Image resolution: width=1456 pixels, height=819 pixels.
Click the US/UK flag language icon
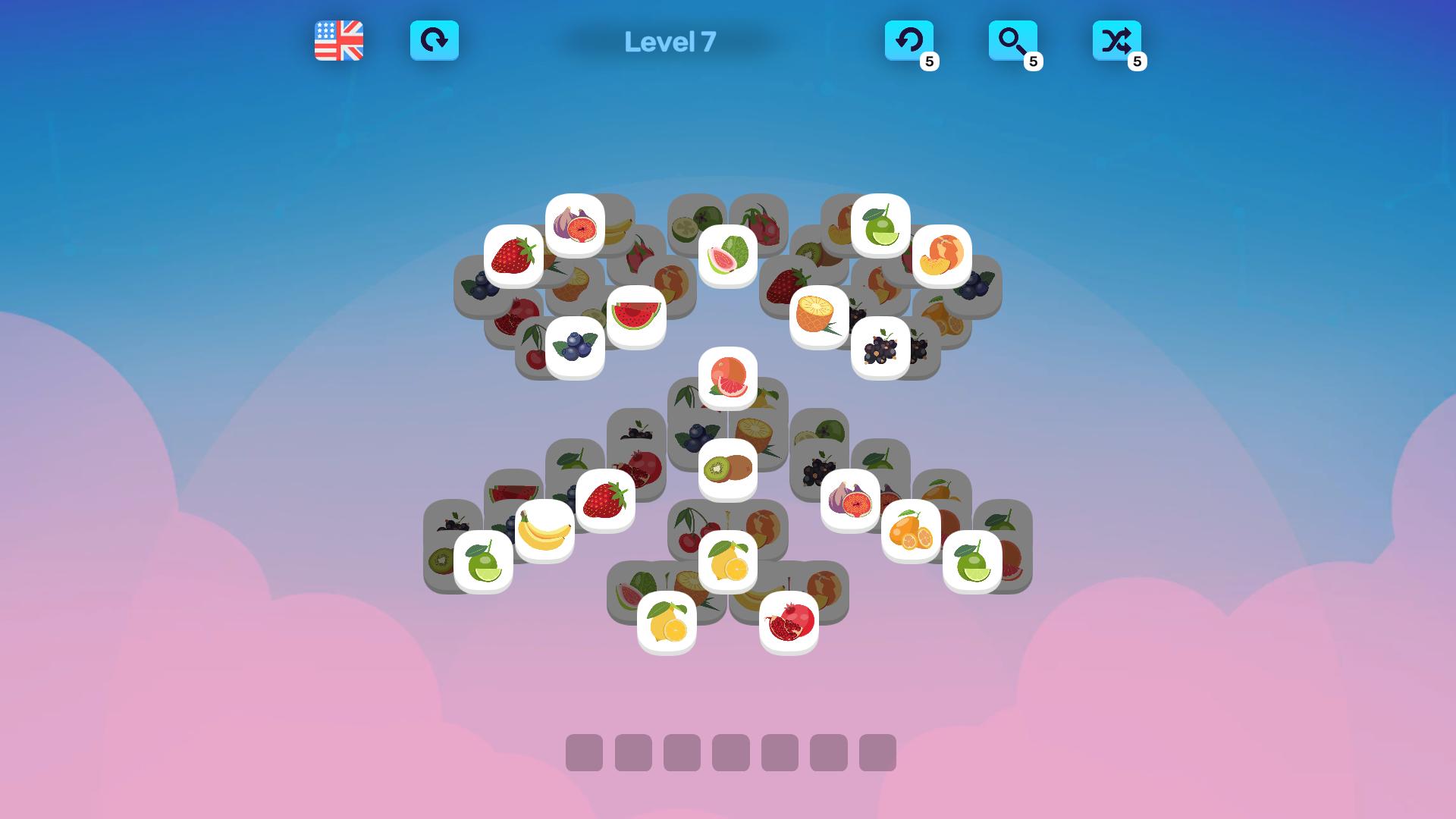pyautogui.click(x=338, y=41)
